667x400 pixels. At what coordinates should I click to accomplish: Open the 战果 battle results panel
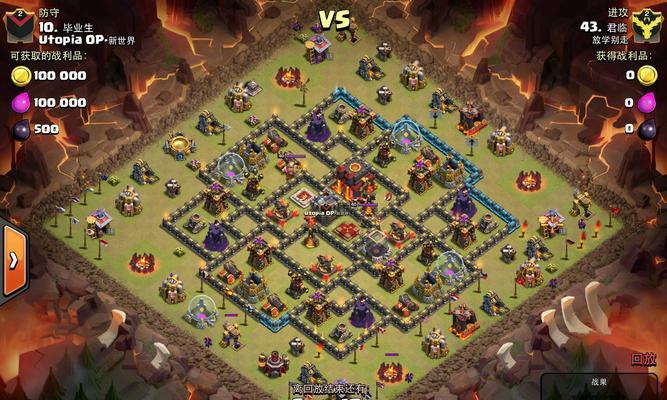pyautogui.click(x=600, y=384)
